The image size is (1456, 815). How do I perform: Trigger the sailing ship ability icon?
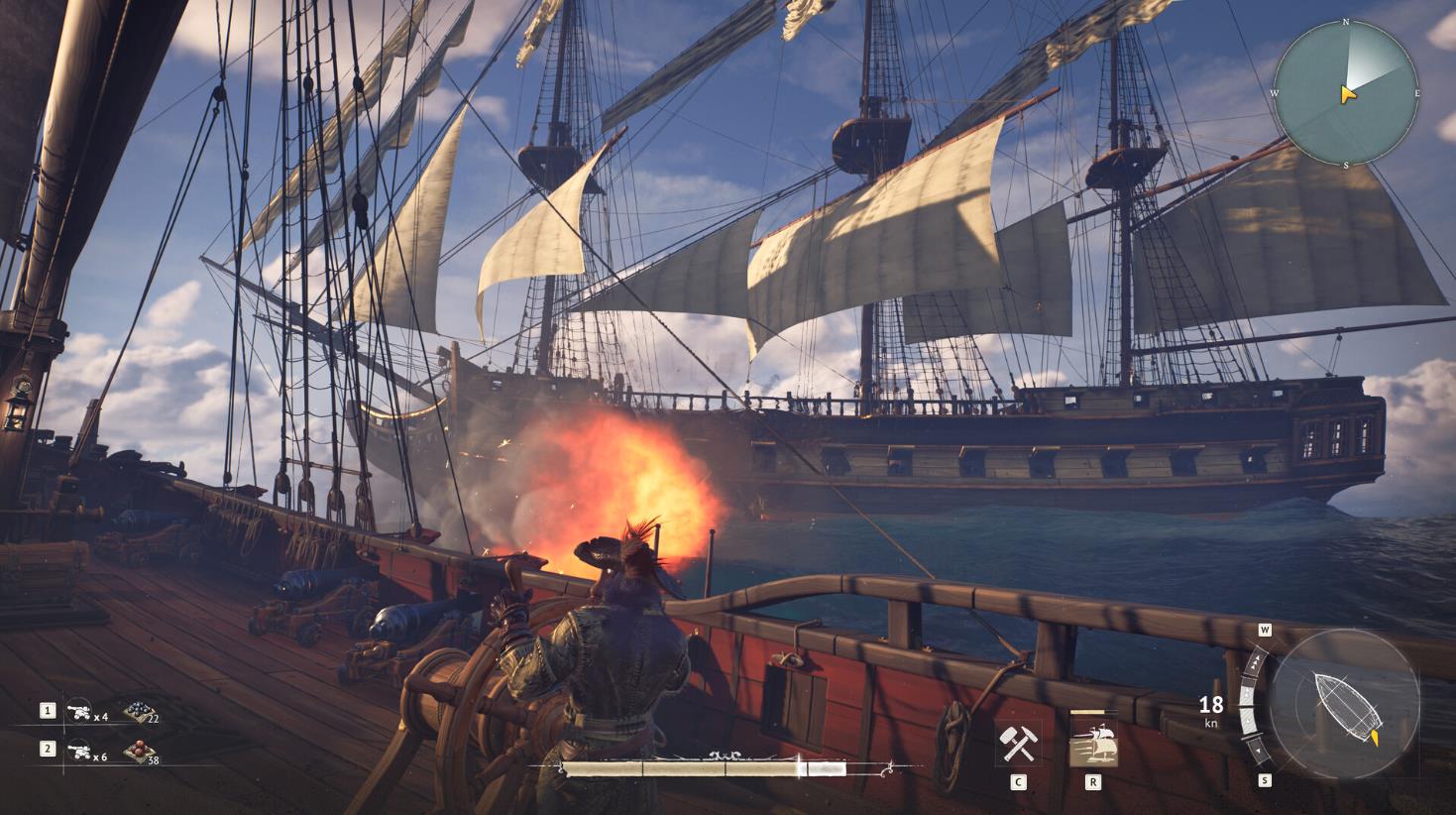pyautogui.click(x=1093, y=744)
